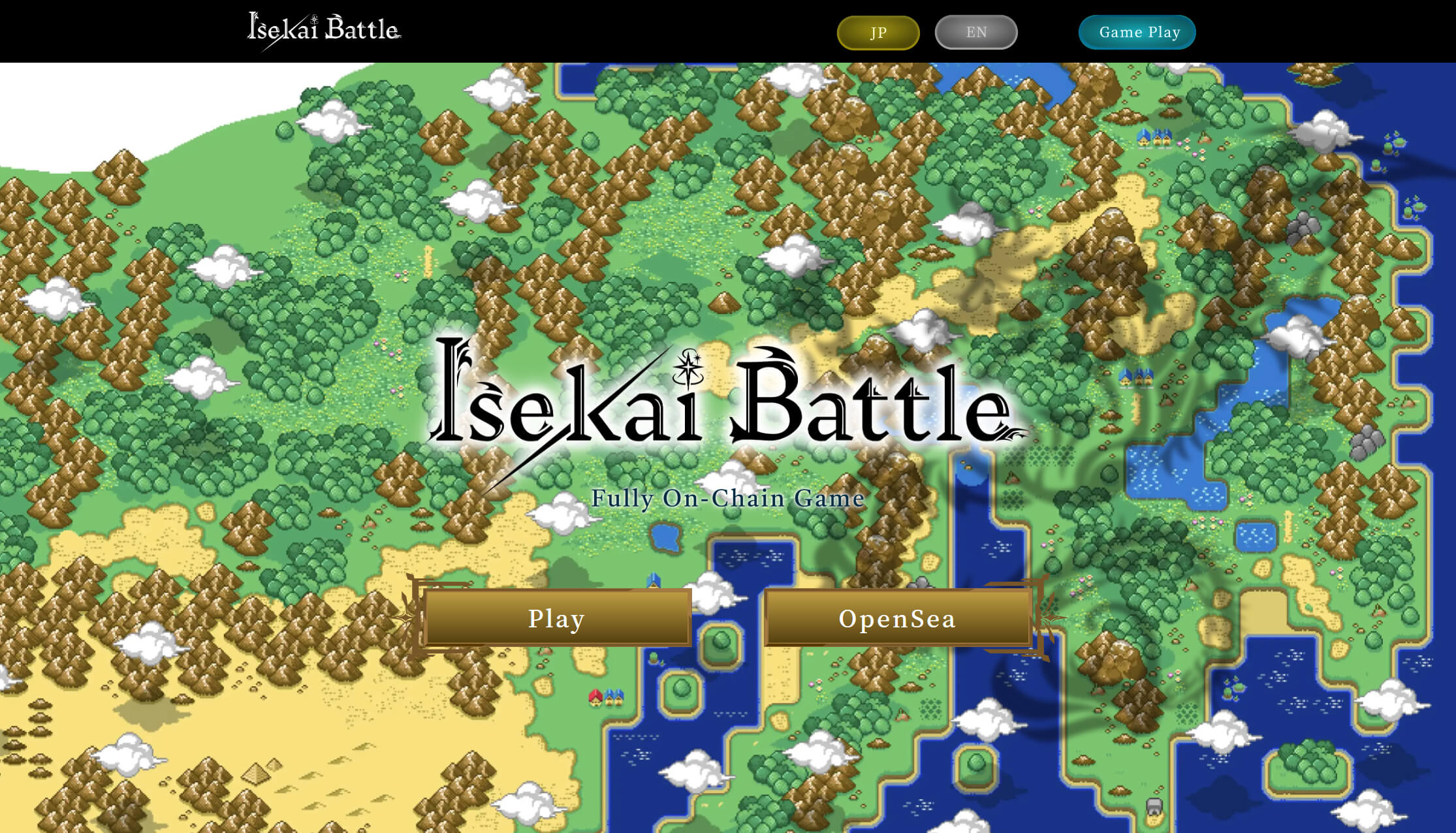
Task: Click the large gold Play button
Action: (x=557, y=618)
